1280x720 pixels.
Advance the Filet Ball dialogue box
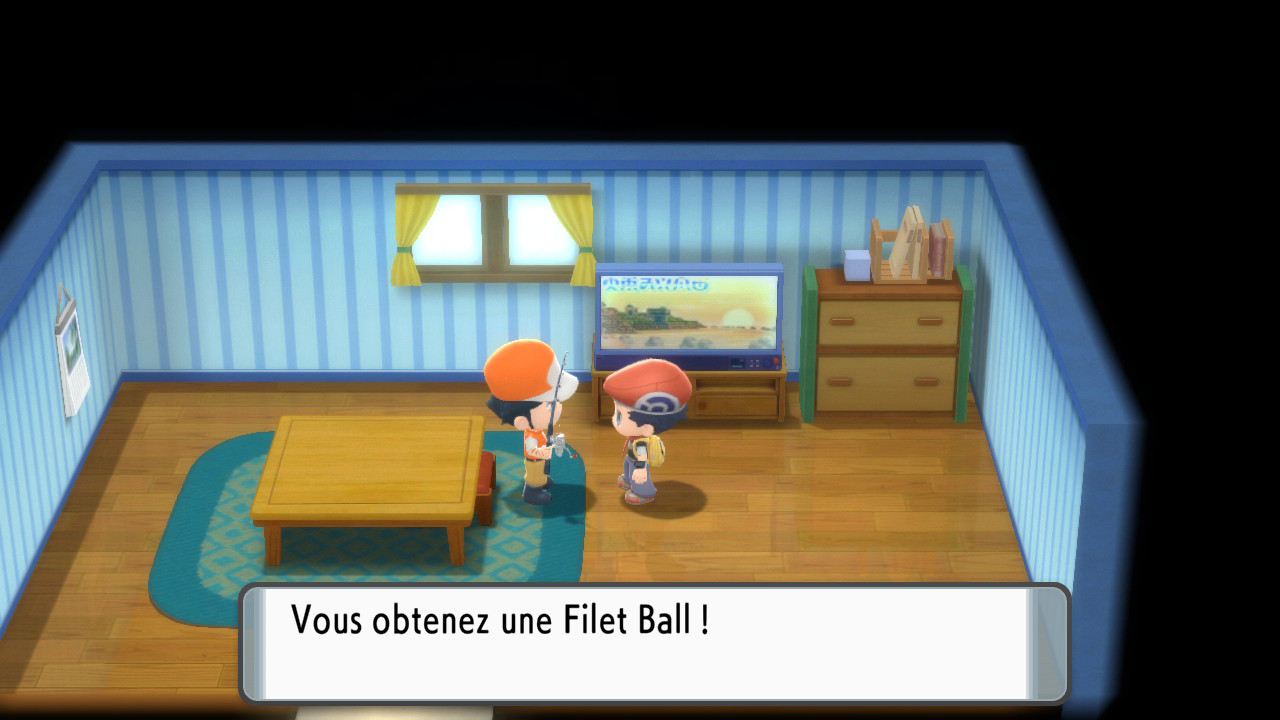tap(654, 643)
